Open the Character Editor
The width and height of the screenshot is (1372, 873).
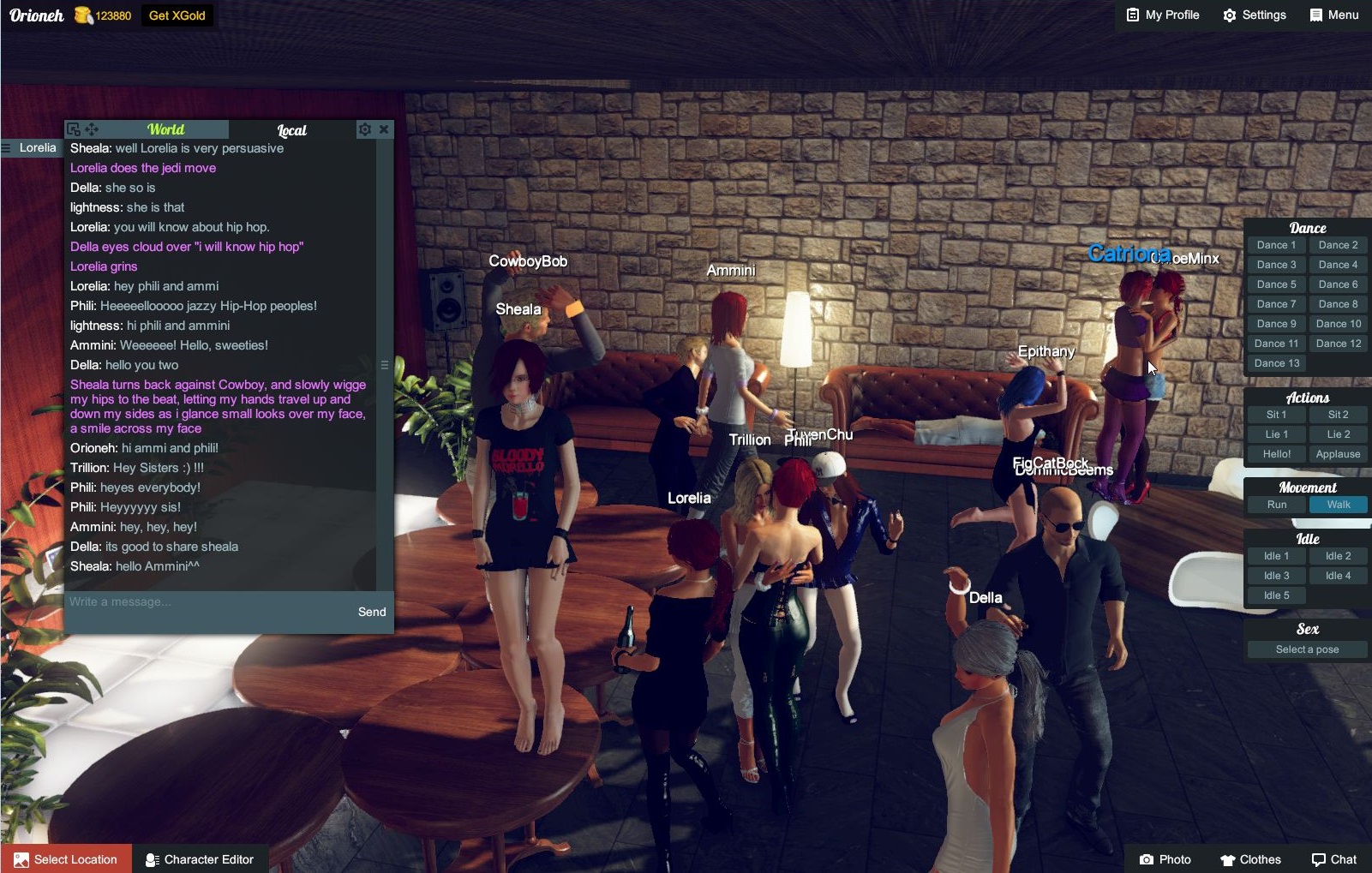click(x=201, y=859)
